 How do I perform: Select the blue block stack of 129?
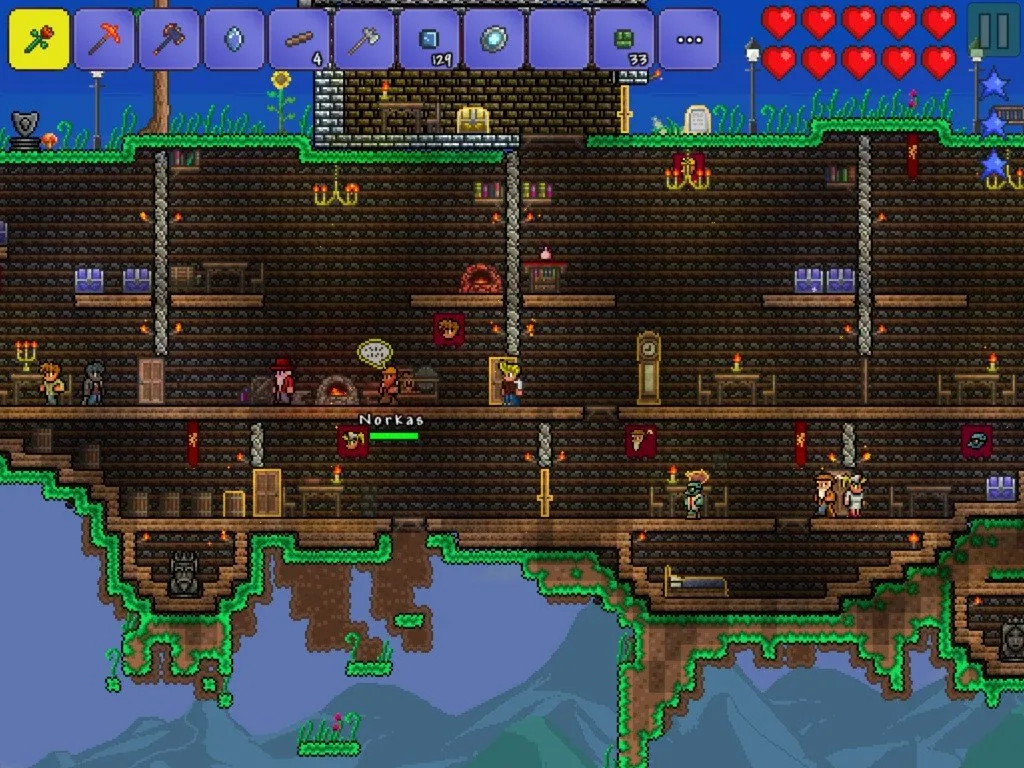(429, 39)
